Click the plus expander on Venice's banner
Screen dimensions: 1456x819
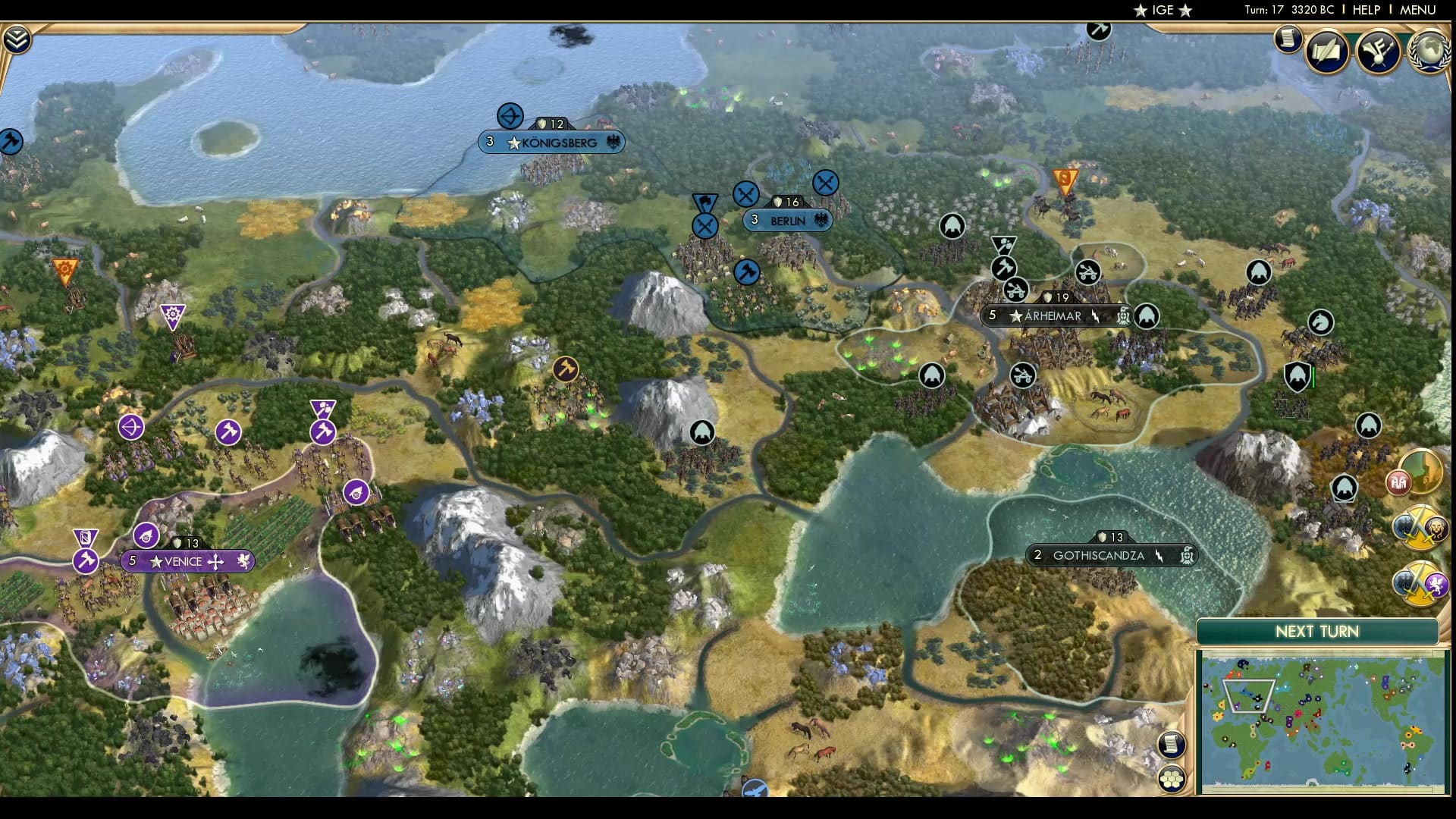[215, 562]
